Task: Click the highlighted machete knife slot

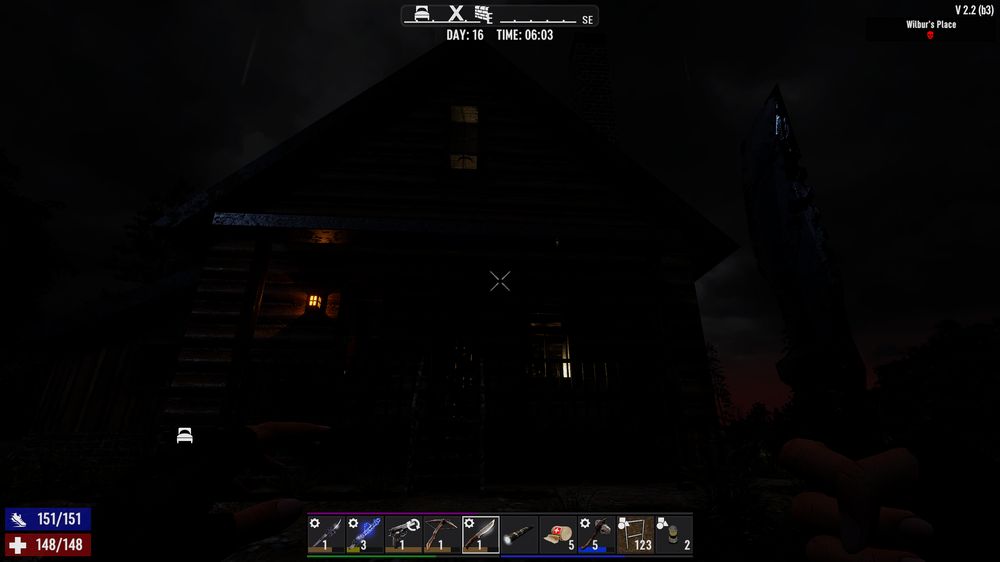Action: tap(481, 534)
